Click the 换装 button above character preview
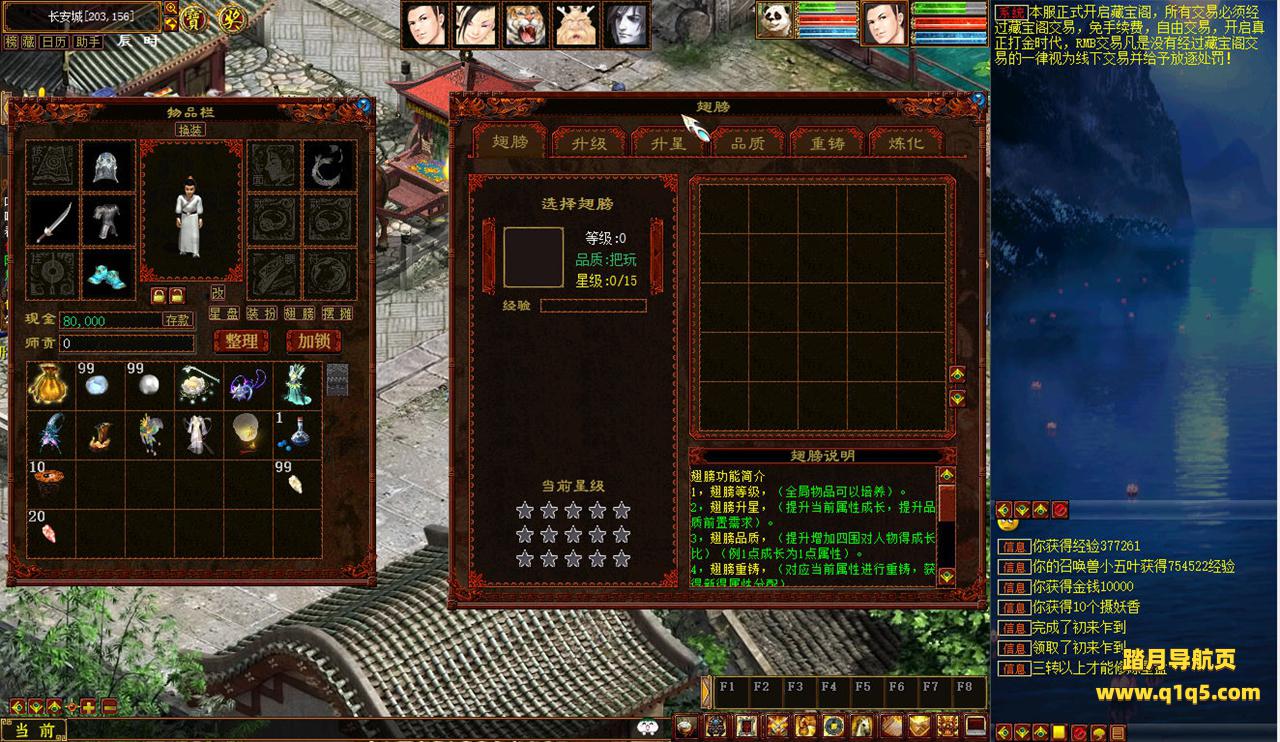Screen dimensions: 1280x742 pos(190,130)
